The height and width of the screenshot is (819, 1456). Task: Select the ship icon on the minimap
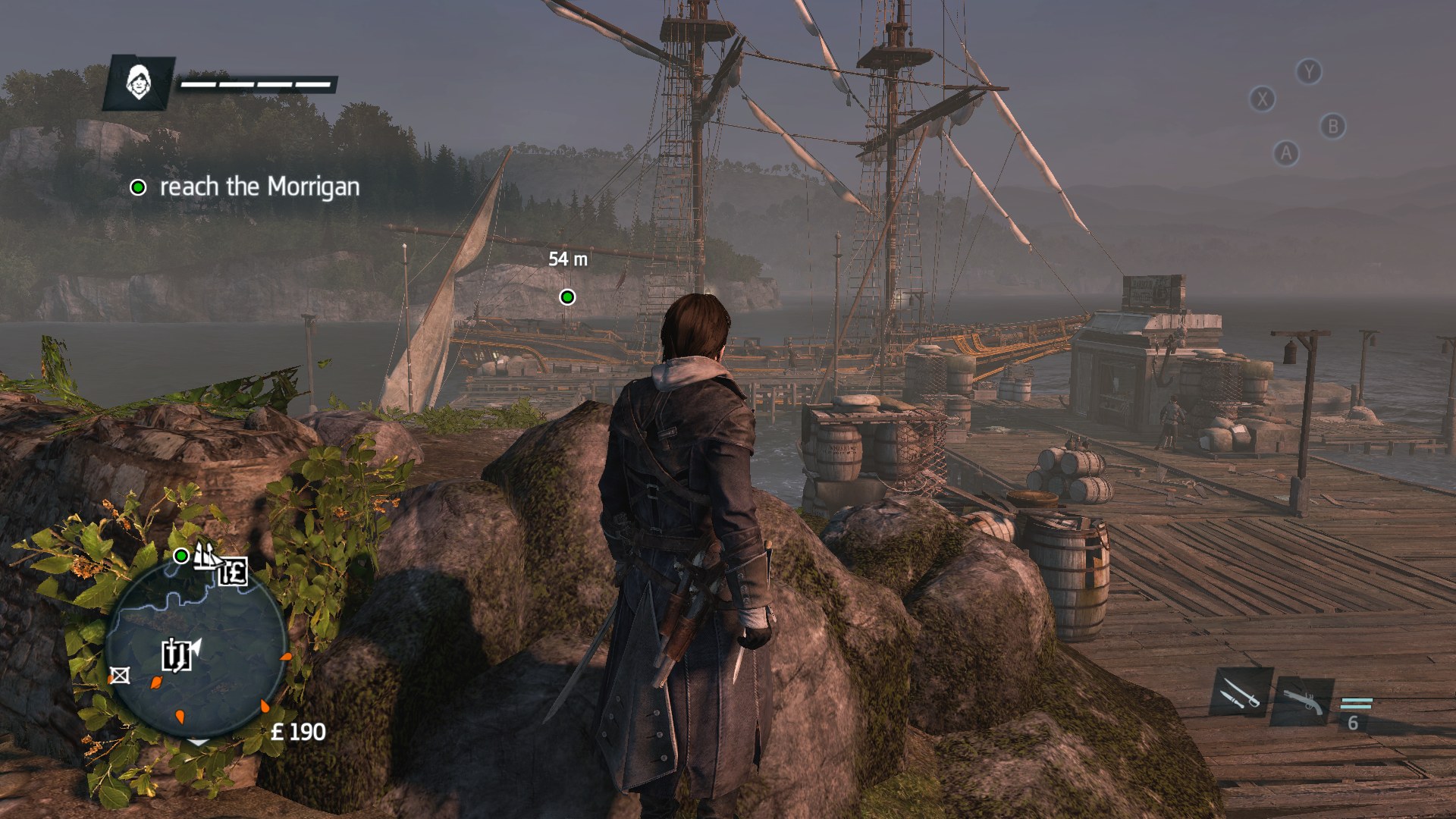206,555
